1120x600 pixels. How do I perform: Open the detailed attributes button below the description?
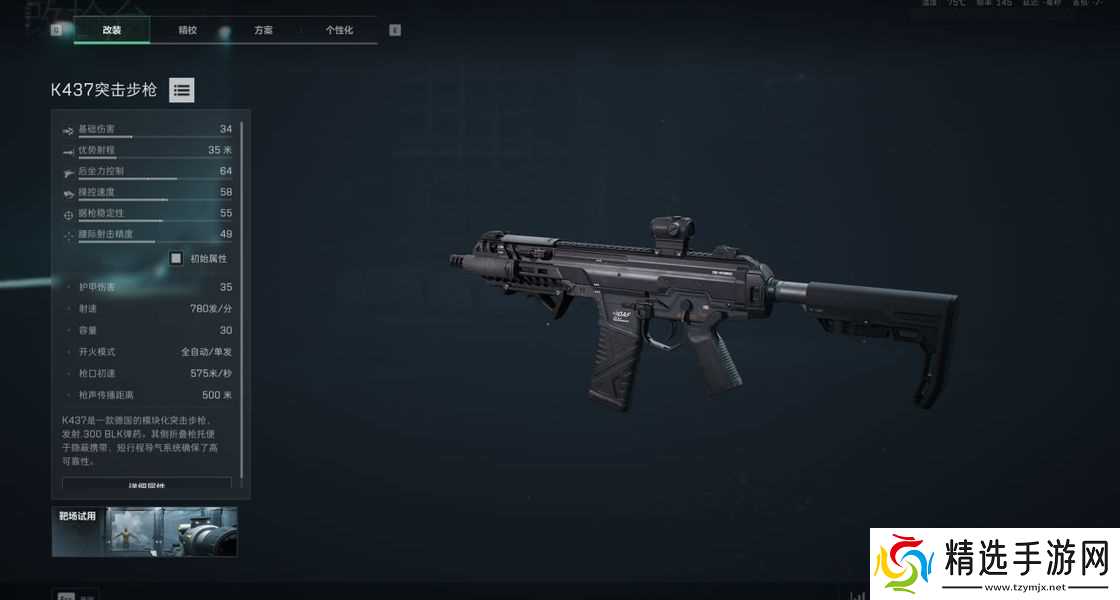pos(147,485)
